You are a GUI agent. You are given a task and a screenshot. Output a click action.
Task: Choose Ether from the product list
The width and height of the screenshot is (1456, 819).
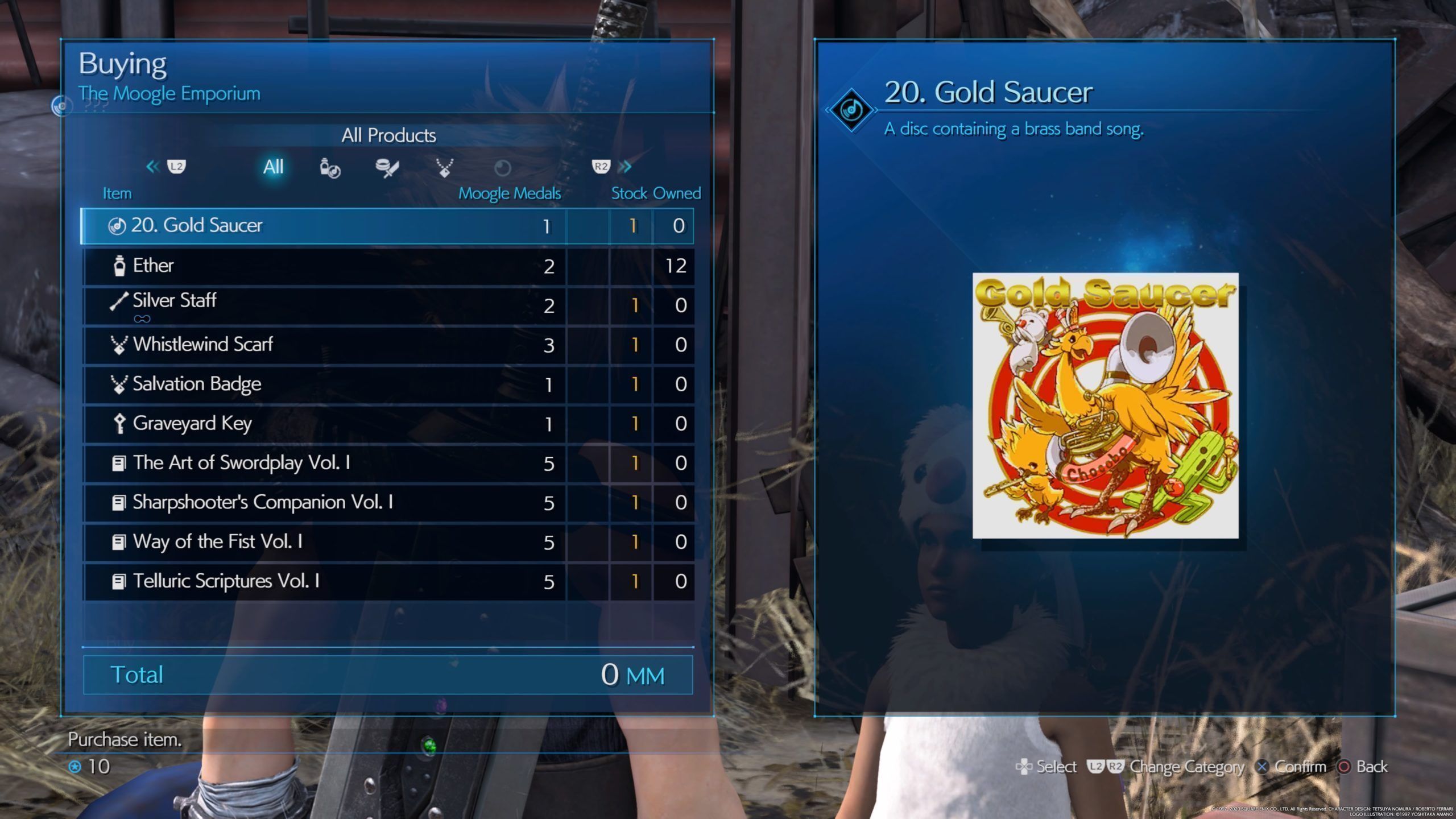coord(387,266)
